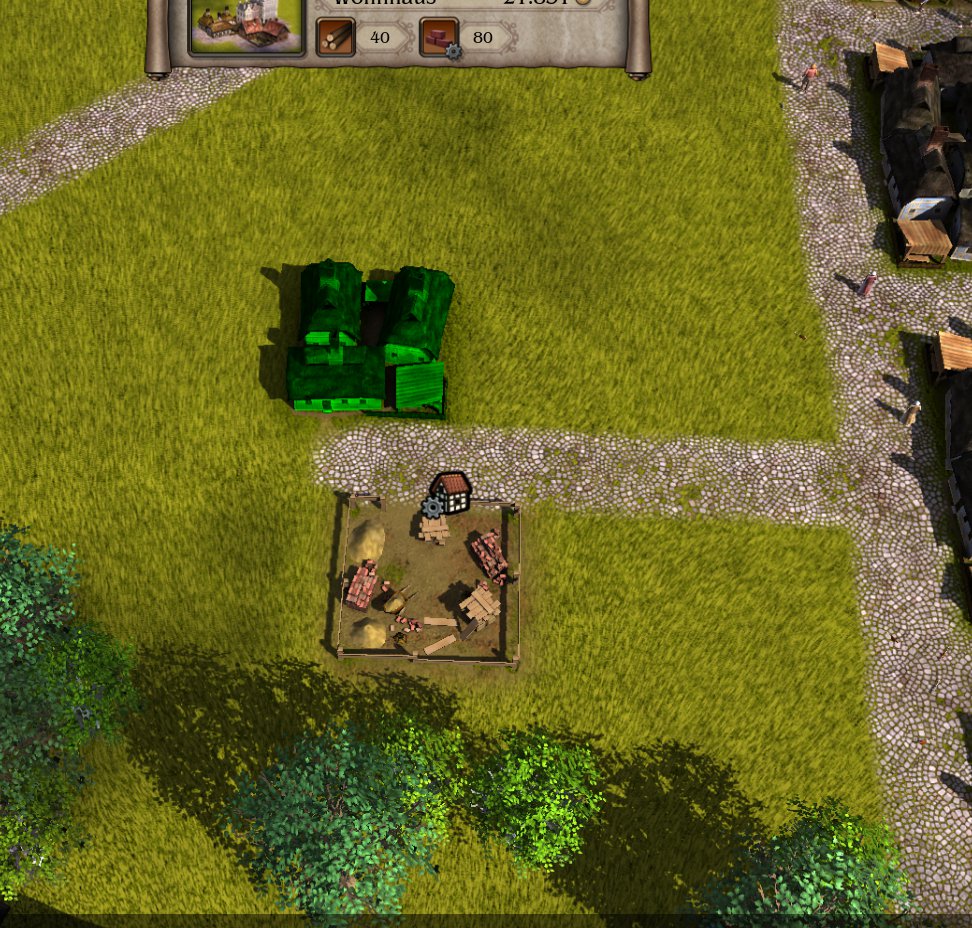
Task: Click the Wohnhaus building thumbnail
Action: pos(246,24)
